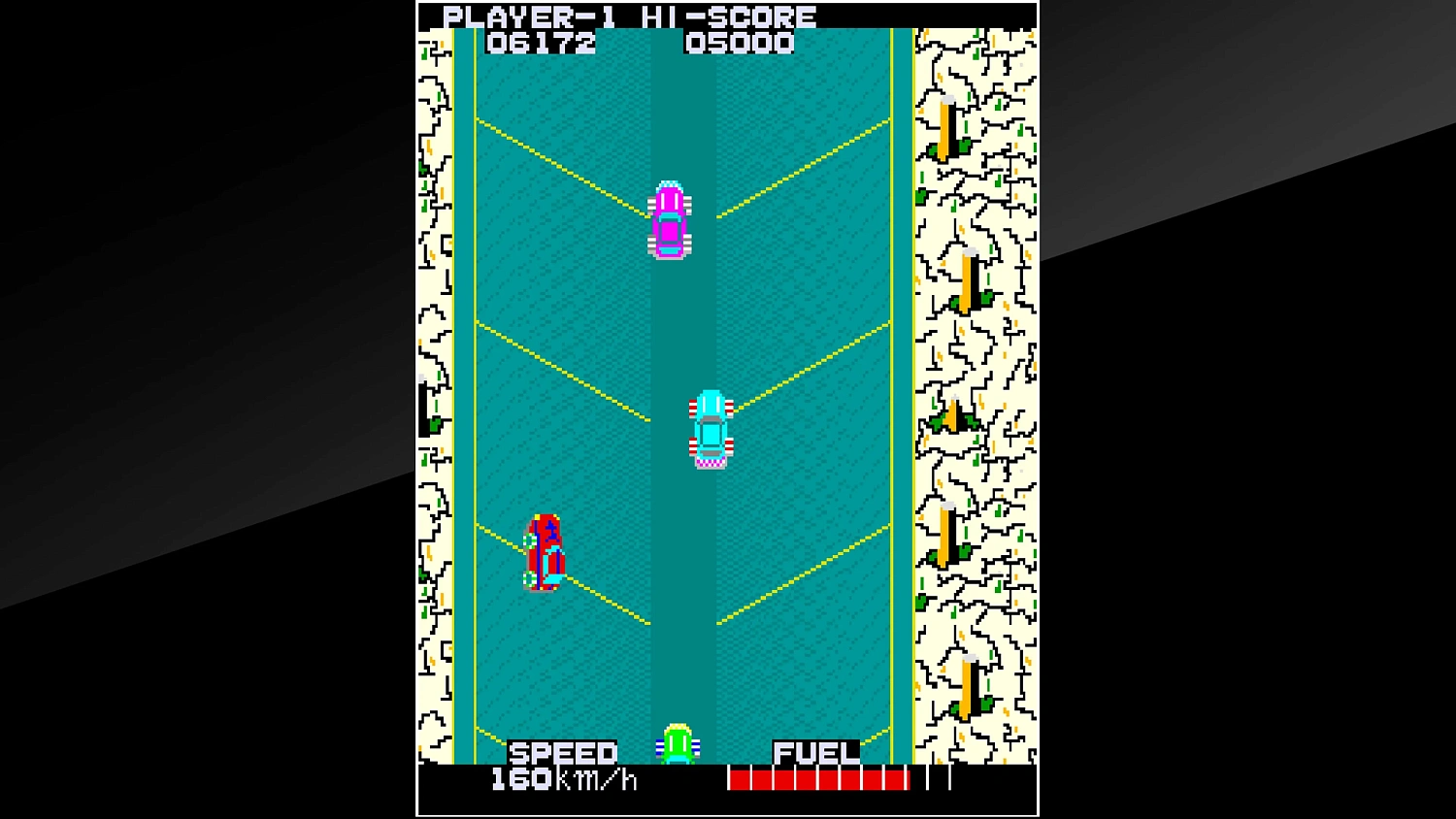Click the HI-SCORE value 05000
The image size is (1456, 819).
pos(739,43)
